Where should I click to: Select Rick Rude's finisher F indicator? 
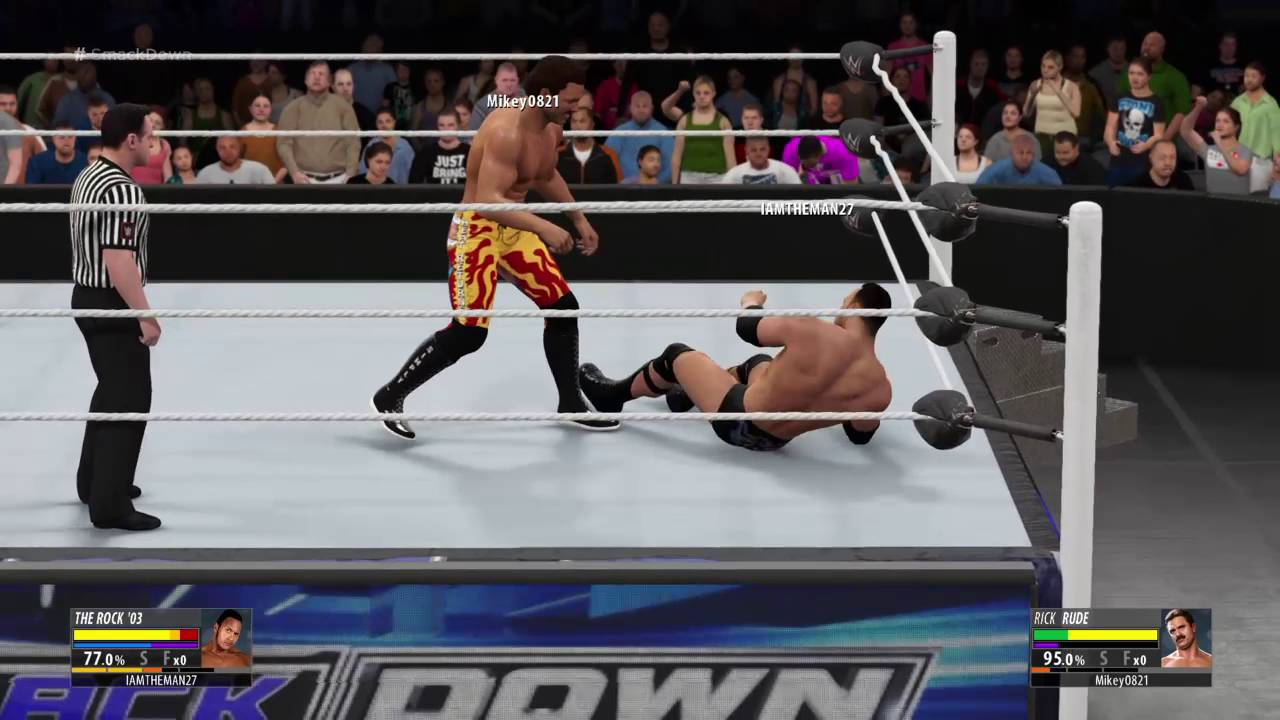click(x=1127, y=658)
